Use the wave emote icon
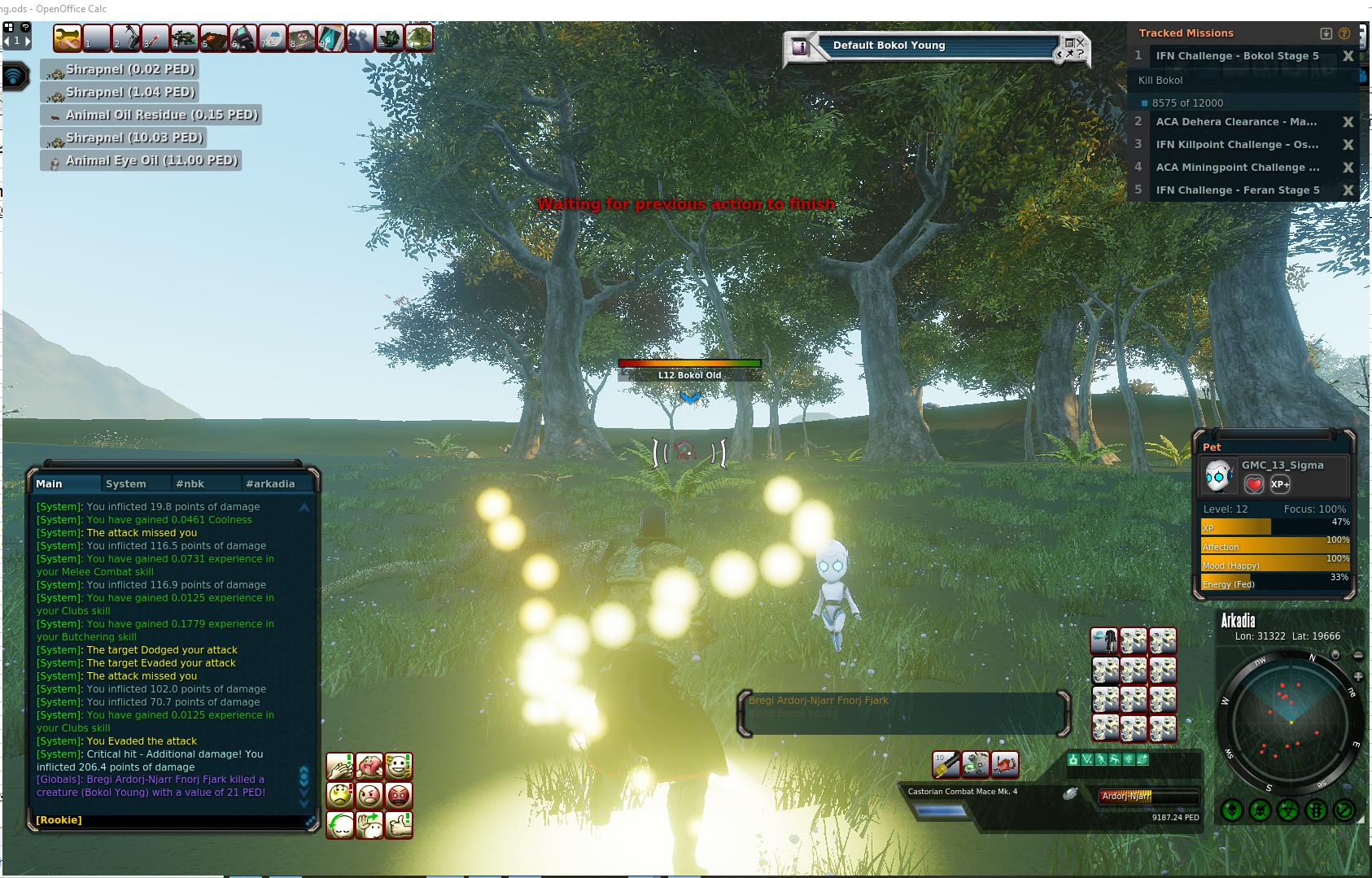1372x878 pixels. pyautogui.click(x=369, y=824)
